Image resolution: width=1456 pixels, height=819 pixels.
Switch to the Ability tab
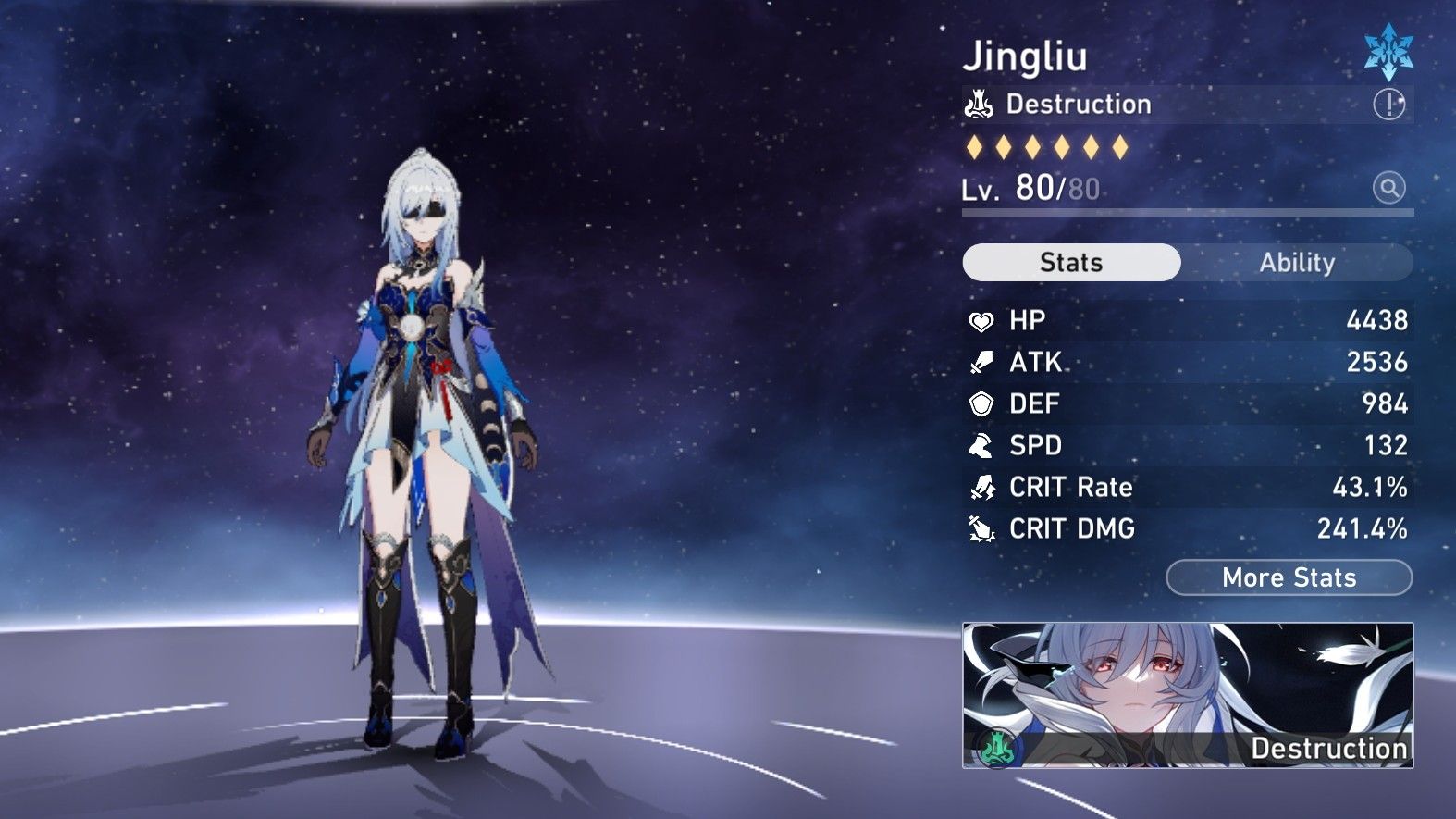(1299, 262)
